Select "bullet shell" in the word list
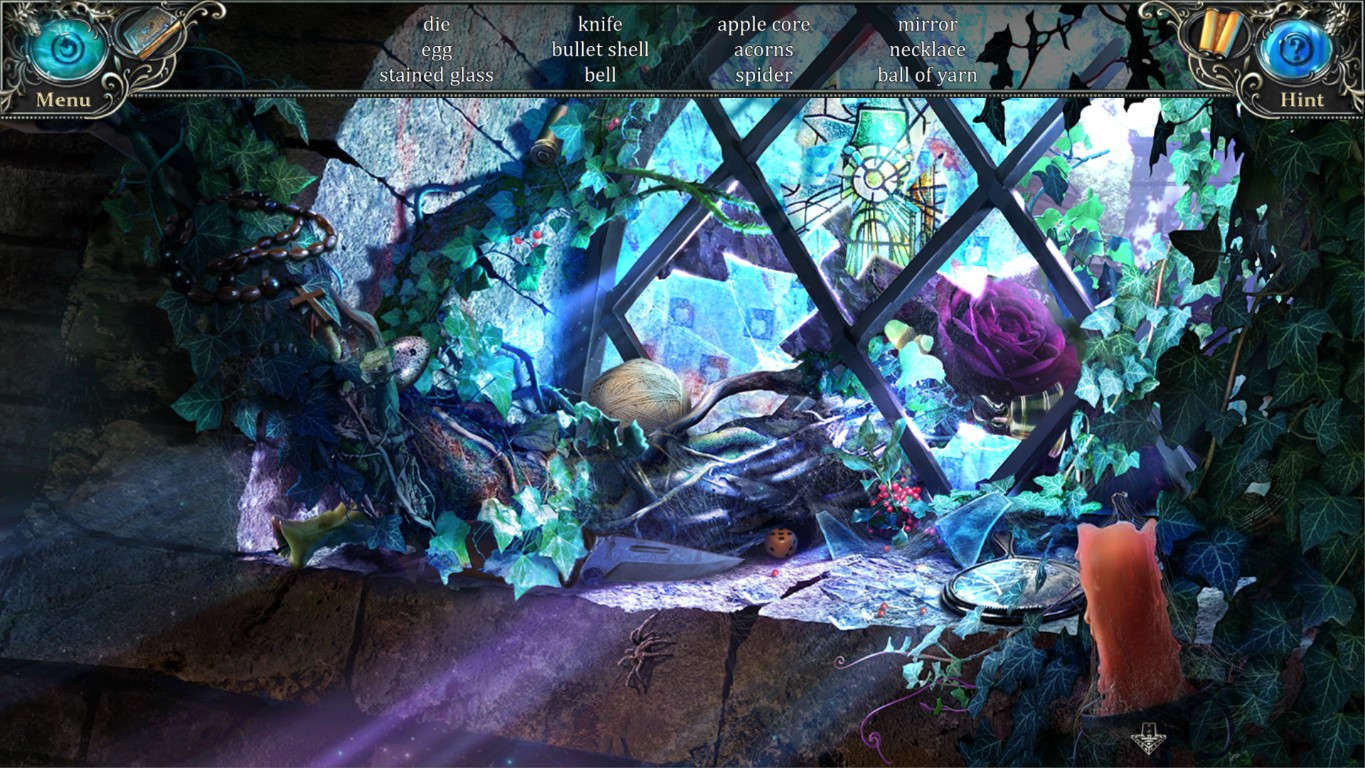The width and height of the screenshot is (1365, 768). 601,48
